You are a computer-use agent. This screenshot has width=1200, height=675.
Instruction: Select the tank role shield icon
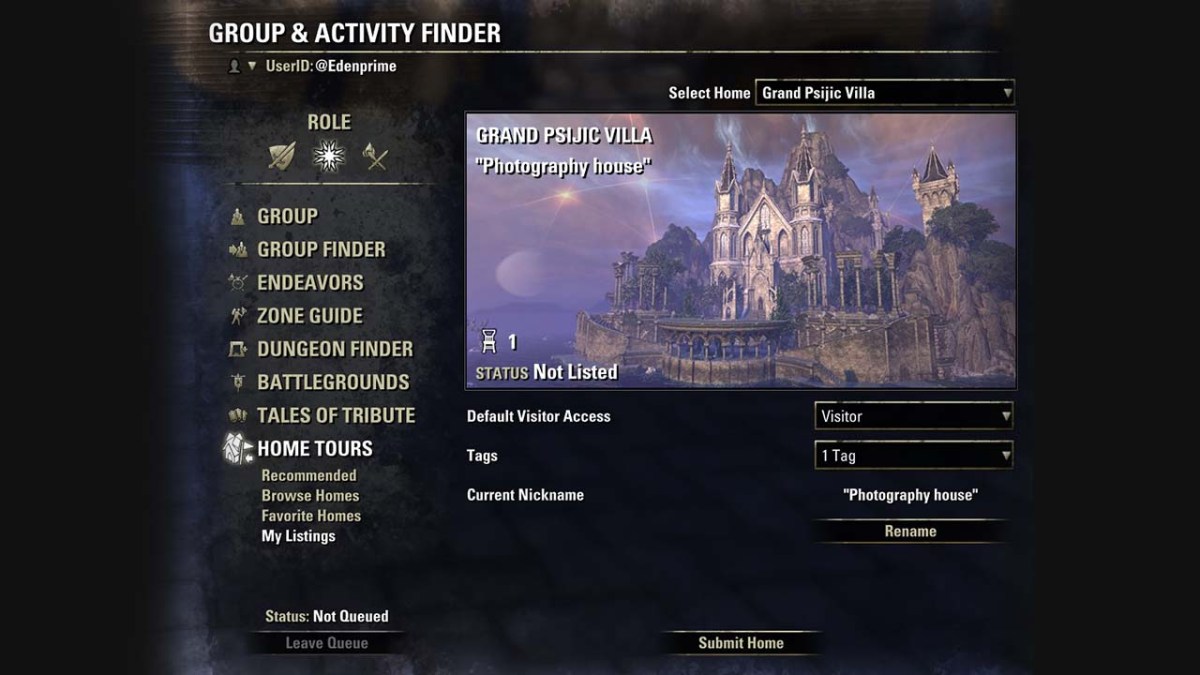(282, 156)
